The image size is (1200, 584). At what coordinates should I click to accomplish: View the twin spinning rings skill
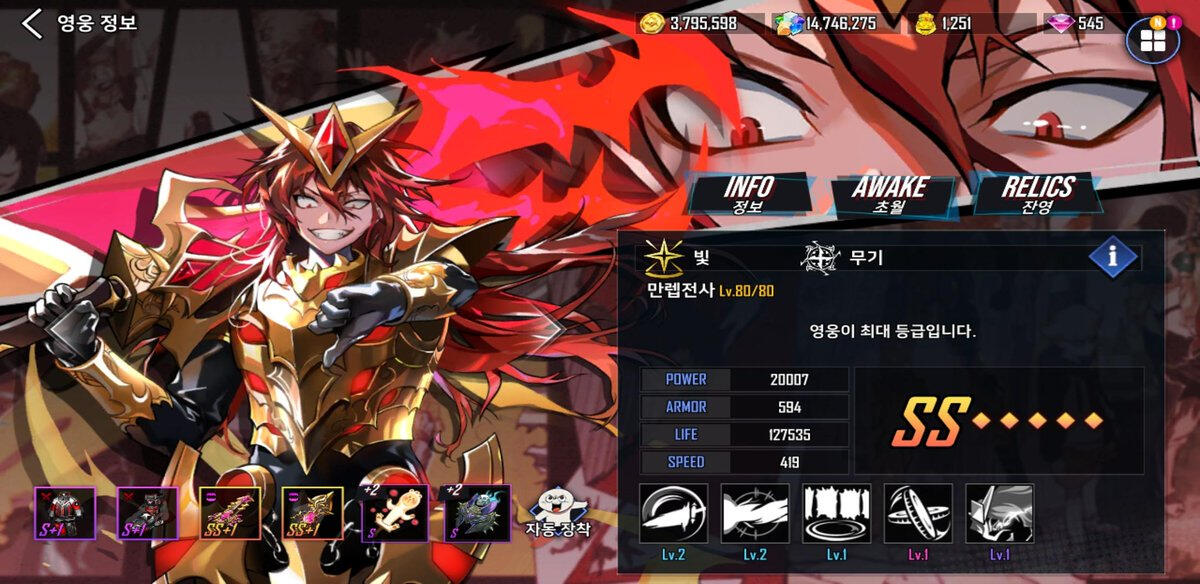point(918,514)
